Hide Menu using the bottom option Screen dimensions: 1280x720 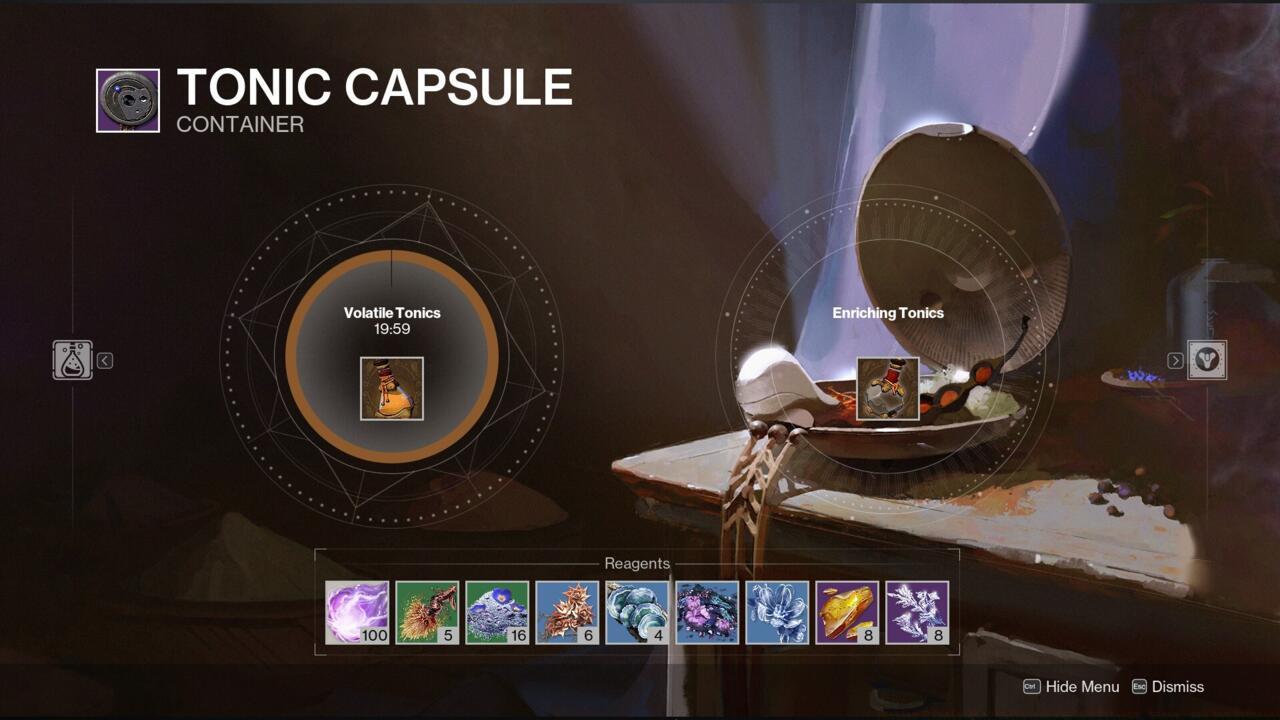1080,687
